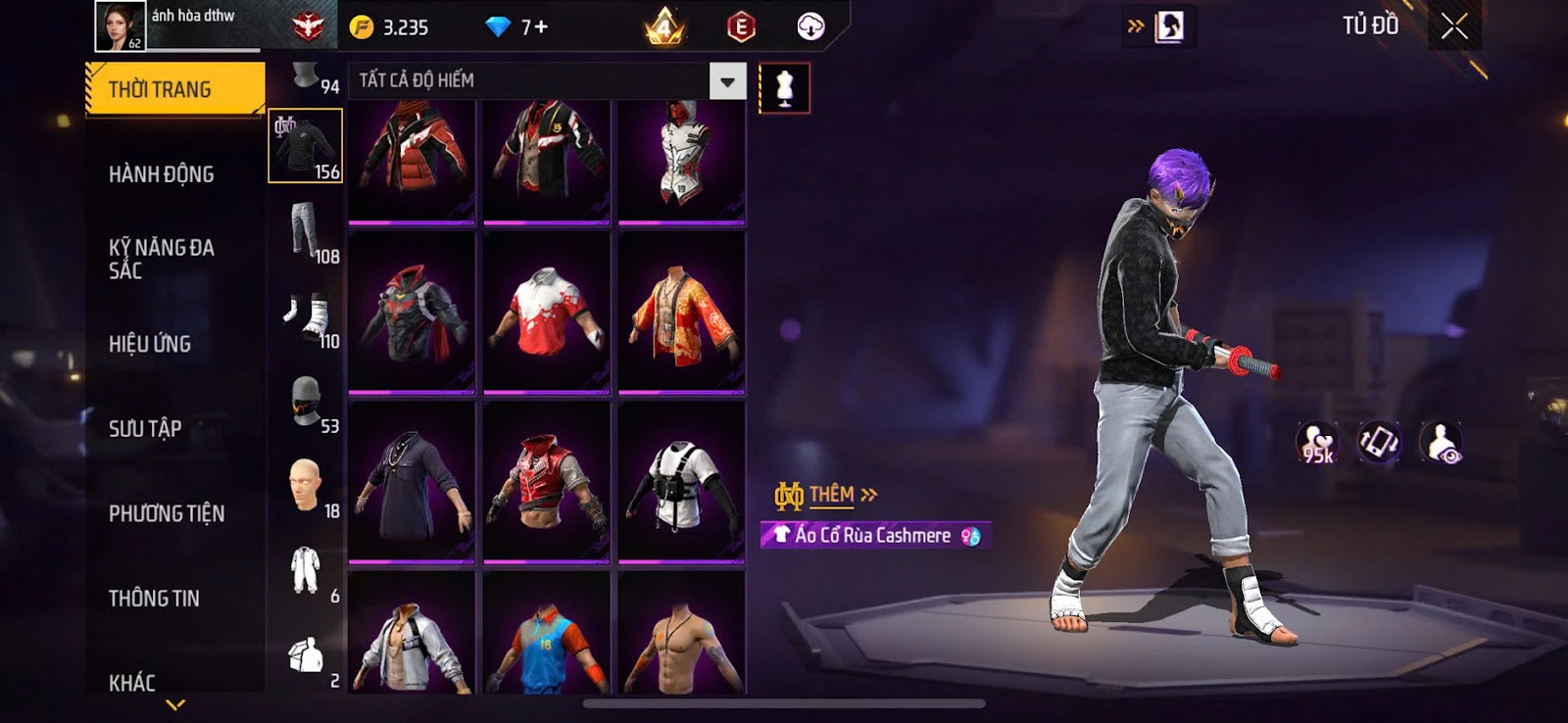Choose the shoes category showing 110

click(x=306, y=316)
